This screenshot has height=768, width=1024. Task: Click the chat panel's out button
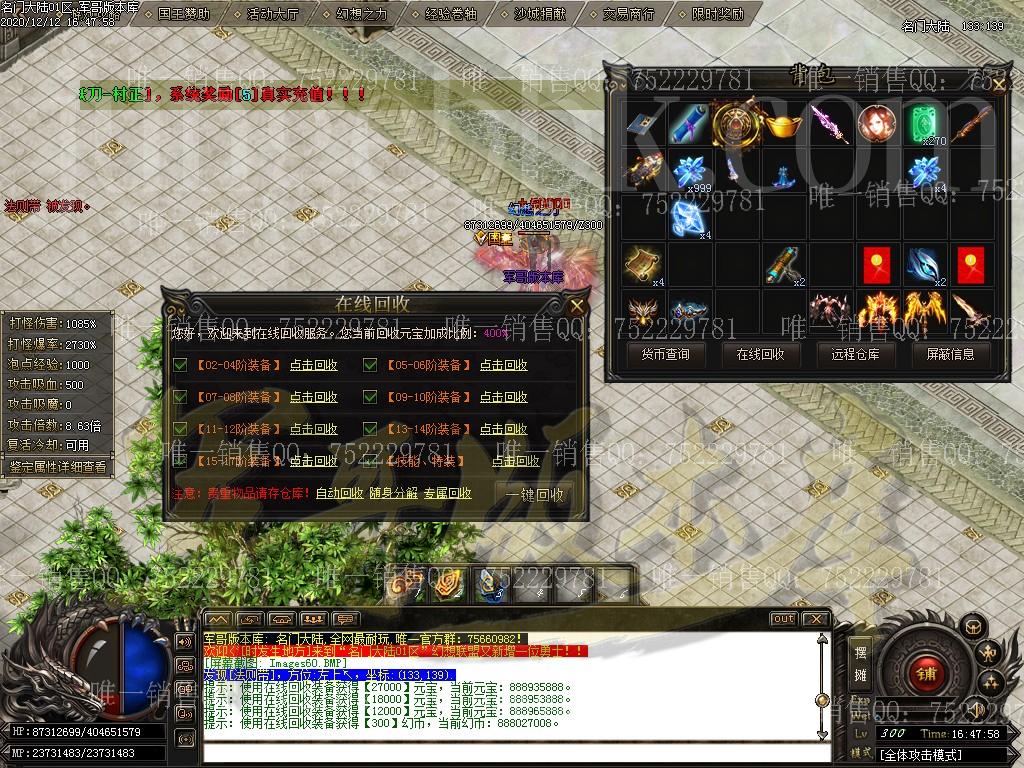pyautogui.click(x=783, y=619)
